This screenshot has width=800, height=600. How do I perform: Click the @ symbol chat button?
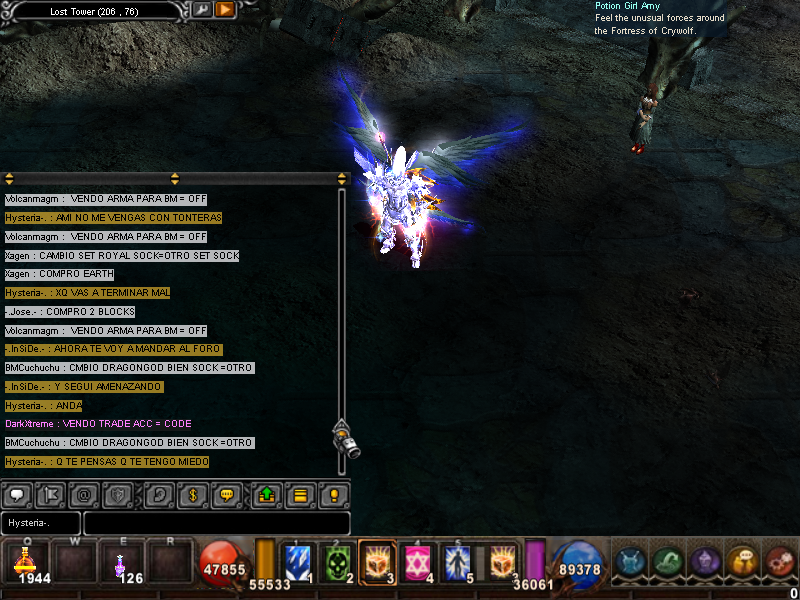click(83, 494)
